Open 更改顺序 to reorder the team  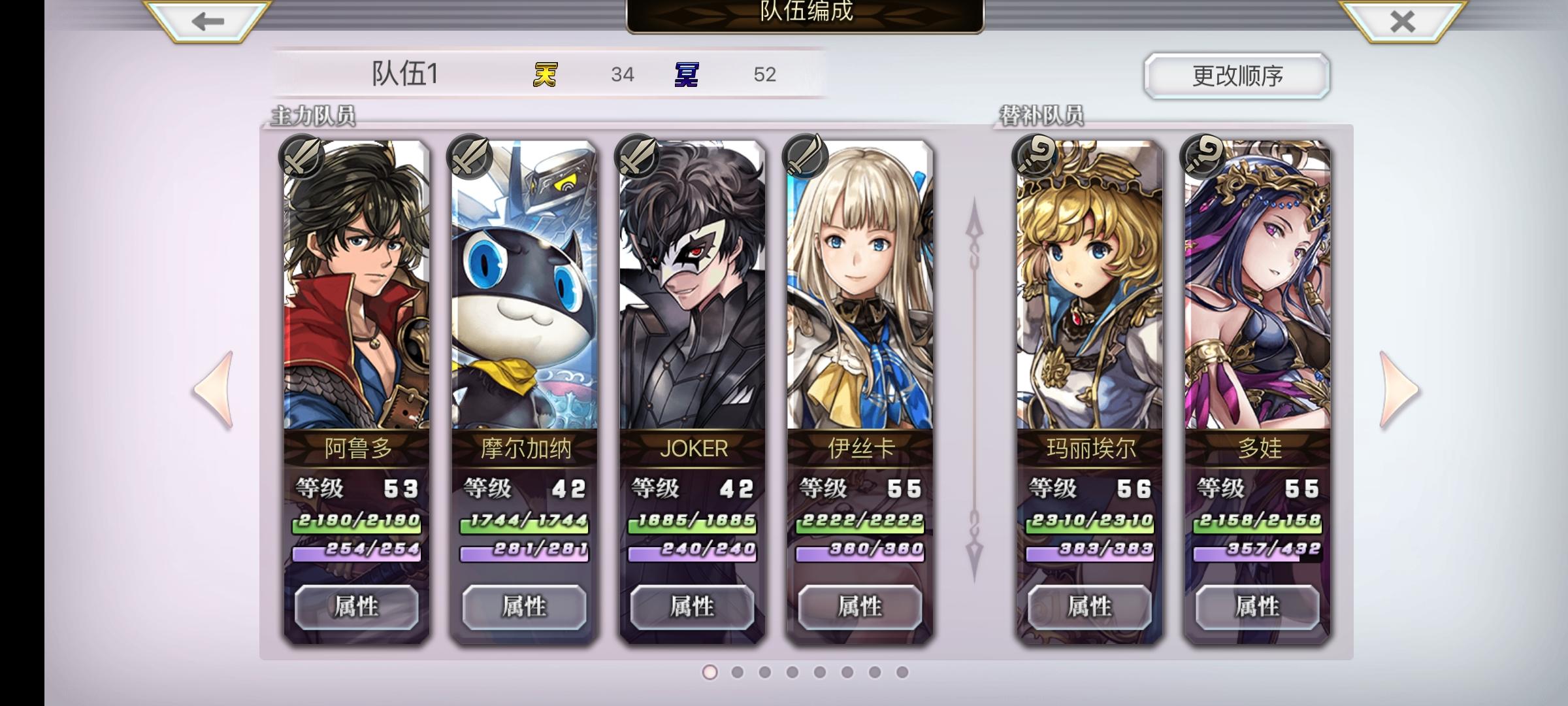pyautogui.click(x=1235, y=76)
